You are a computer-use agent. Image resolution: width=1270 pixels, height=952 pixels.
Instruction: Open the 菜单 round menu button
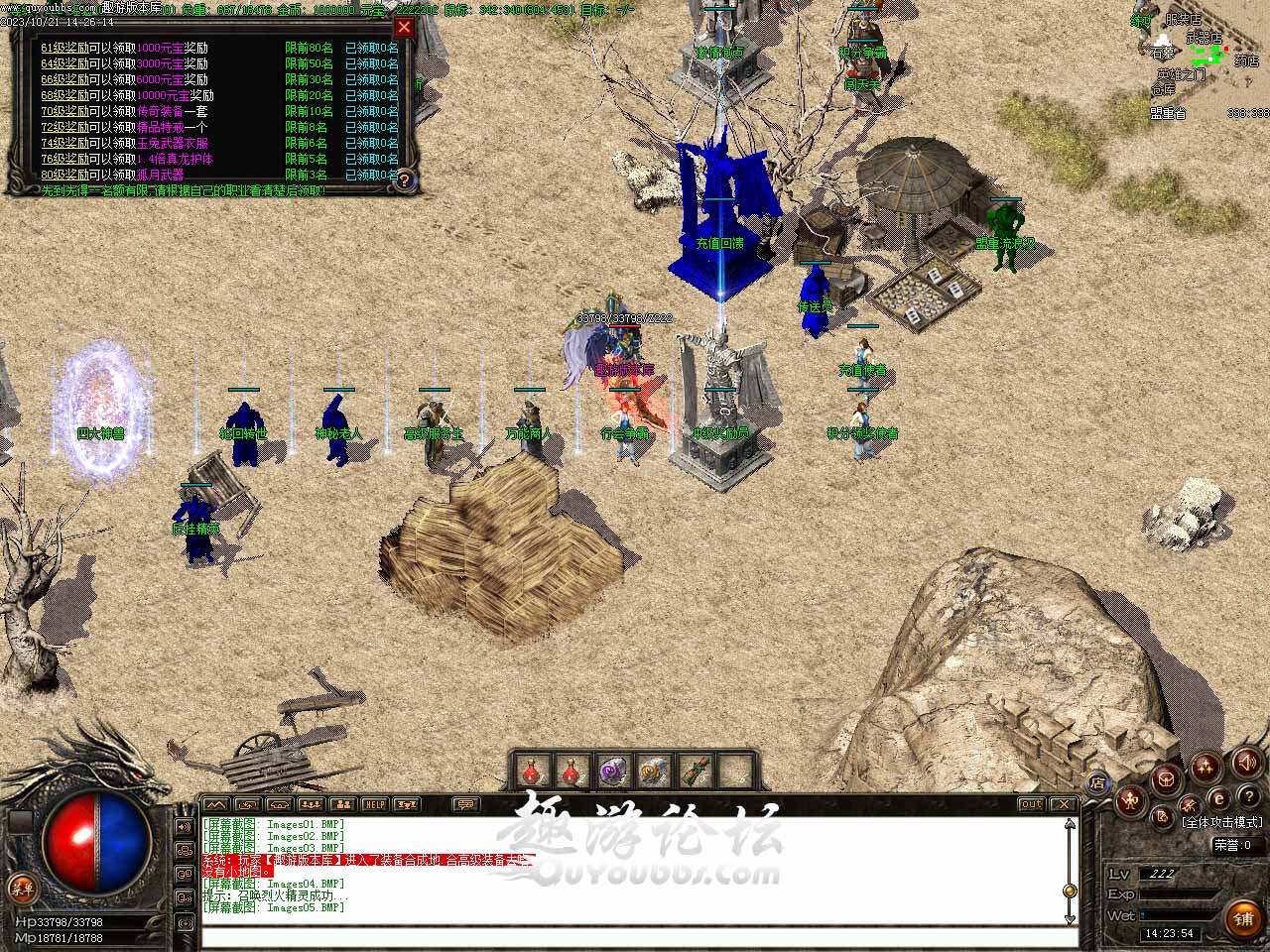pos(20,887)
